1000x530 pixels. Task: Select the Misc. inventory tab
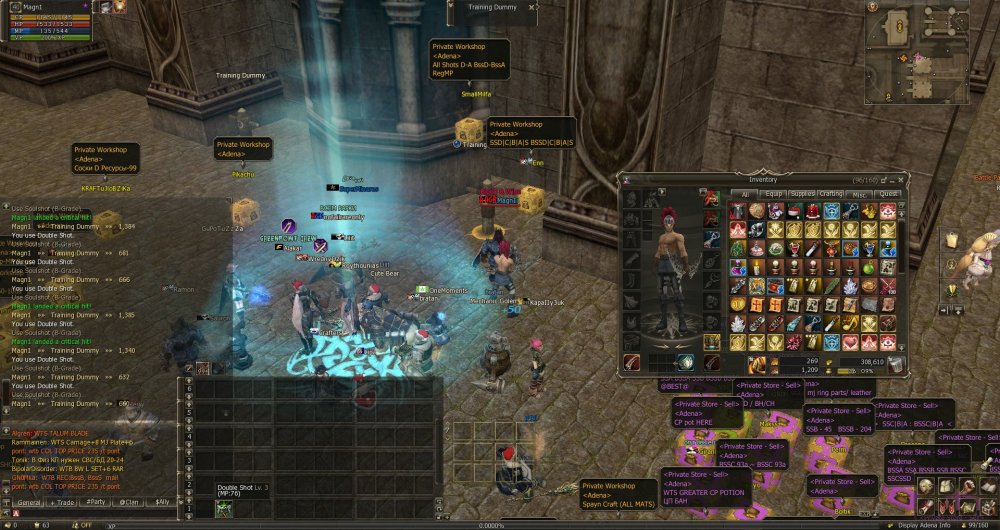860,194
